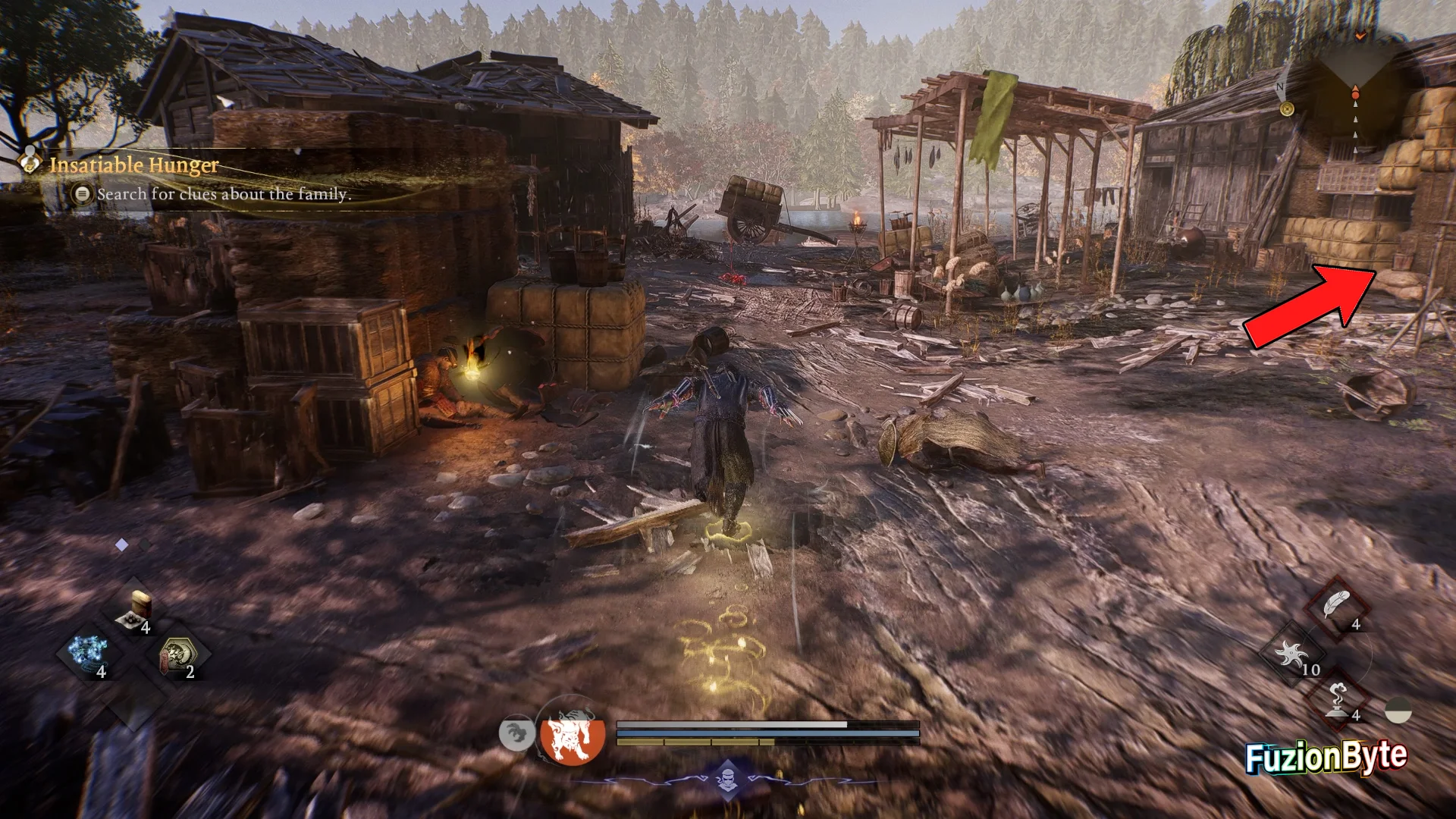Click the FuzionByte channel watermark
Viewport: 1456px width, 819px height.
click(x=1326, y=757)
